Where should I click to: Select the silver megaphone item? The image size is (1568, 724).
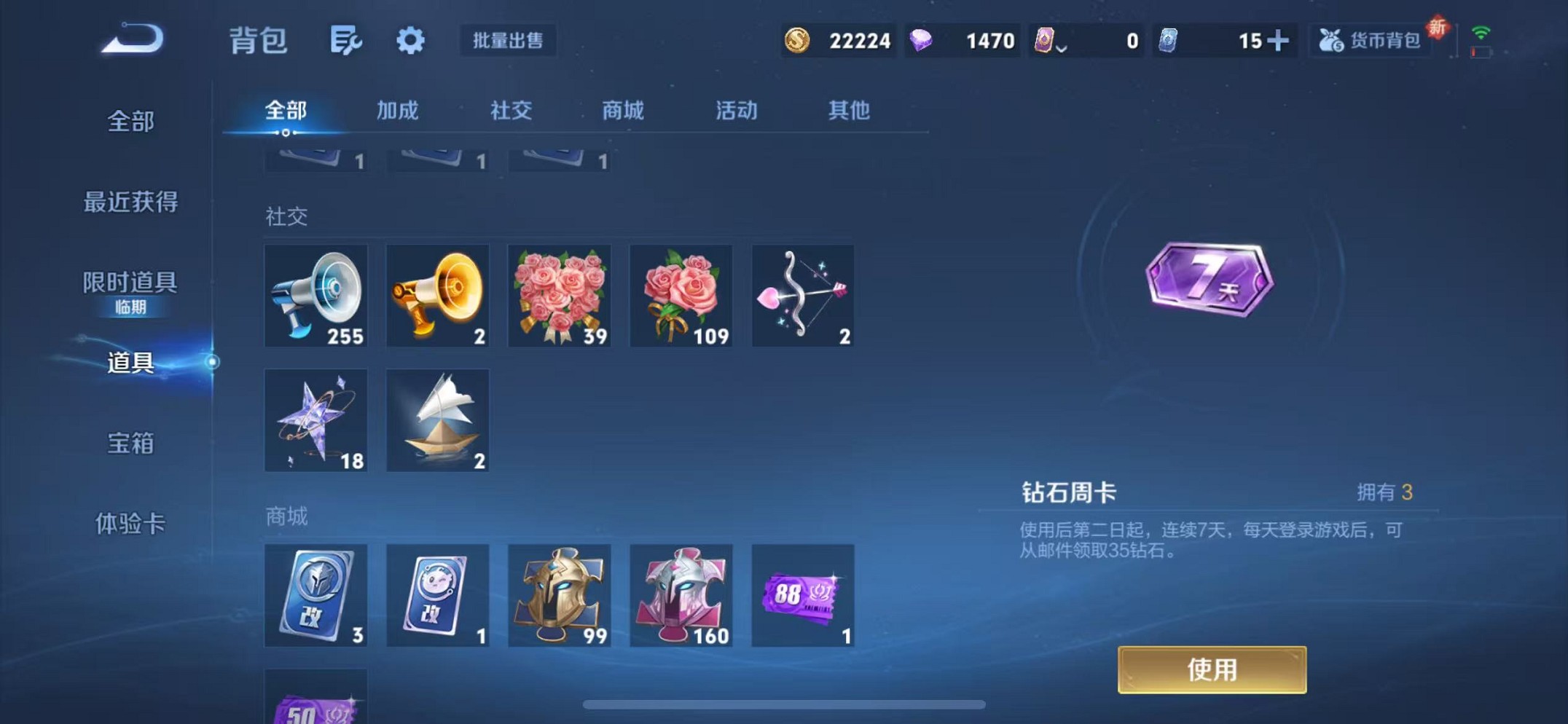(x=315, y=296)
